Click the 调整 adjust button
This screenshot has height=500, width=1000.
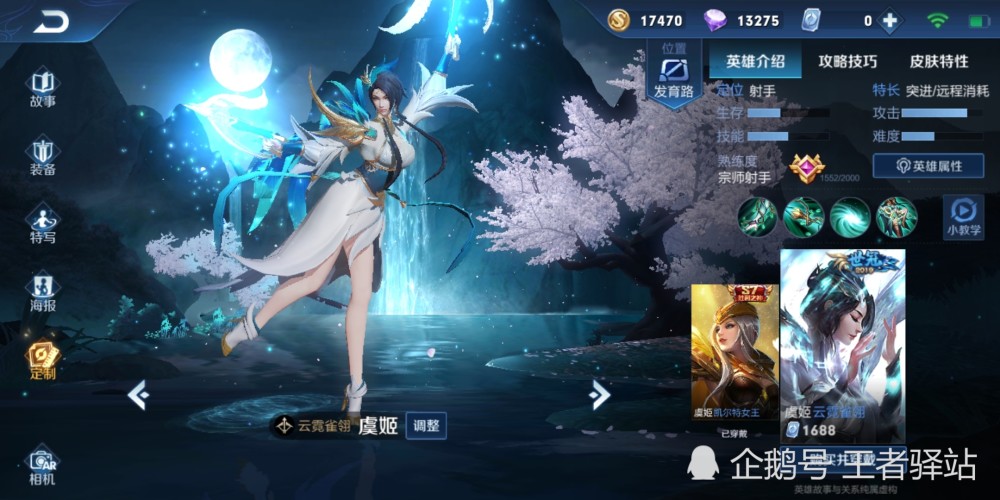pos(426,425)
